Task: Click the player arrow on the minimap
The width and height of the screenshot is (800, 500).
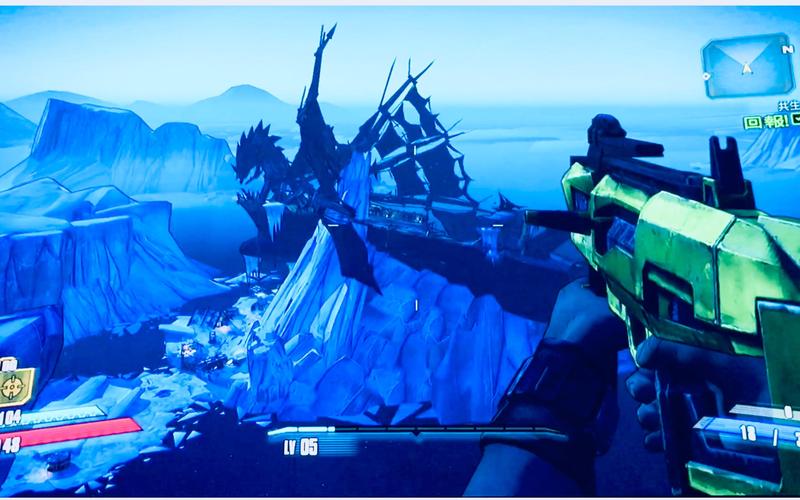Action: tap(747, 69)
